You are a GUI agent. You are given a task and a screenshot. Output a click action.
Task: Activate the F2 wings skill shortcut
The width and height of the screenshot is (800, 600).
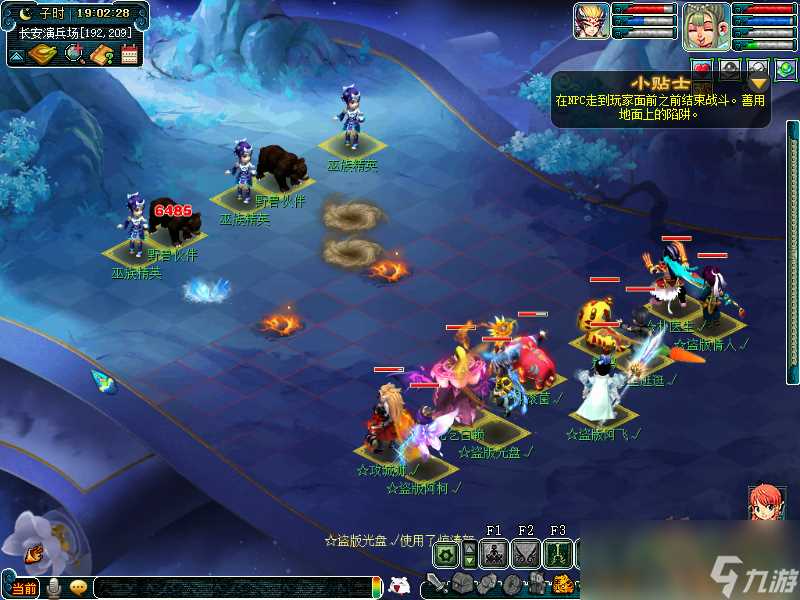click(526, 553)
